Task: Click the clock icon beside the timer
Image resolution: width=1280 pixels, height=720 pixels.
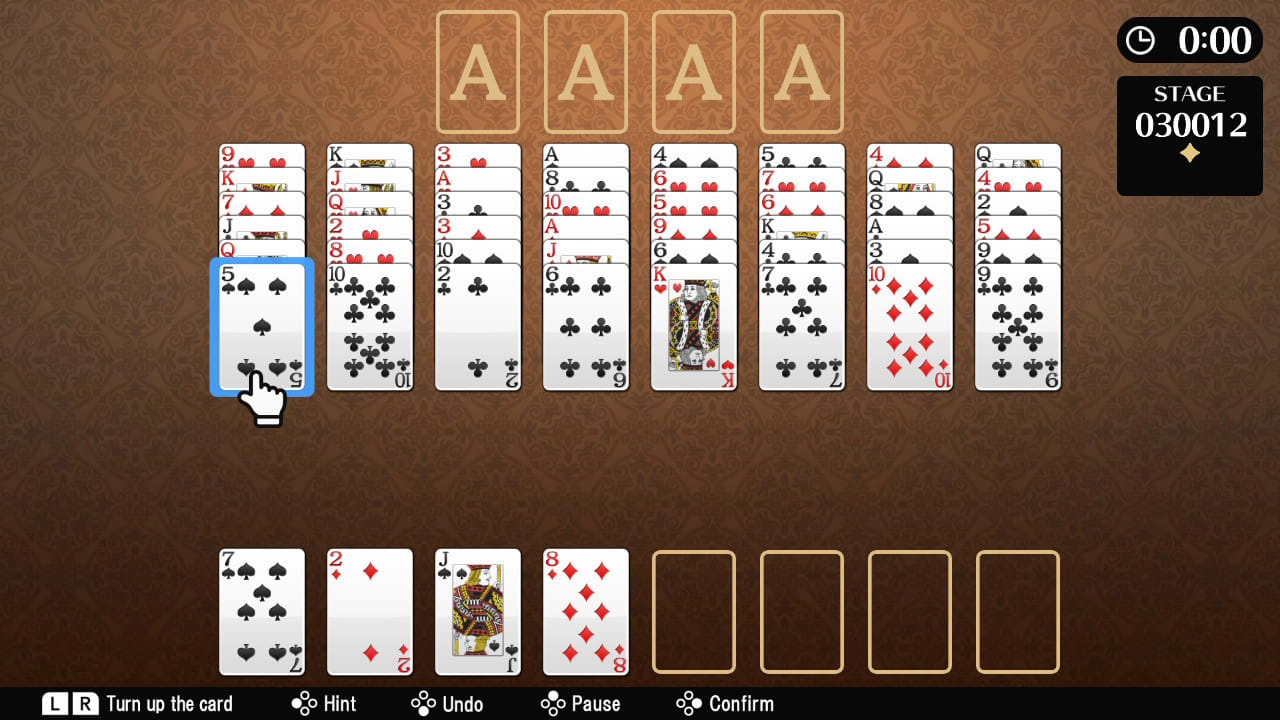Action: [1140, 40]
